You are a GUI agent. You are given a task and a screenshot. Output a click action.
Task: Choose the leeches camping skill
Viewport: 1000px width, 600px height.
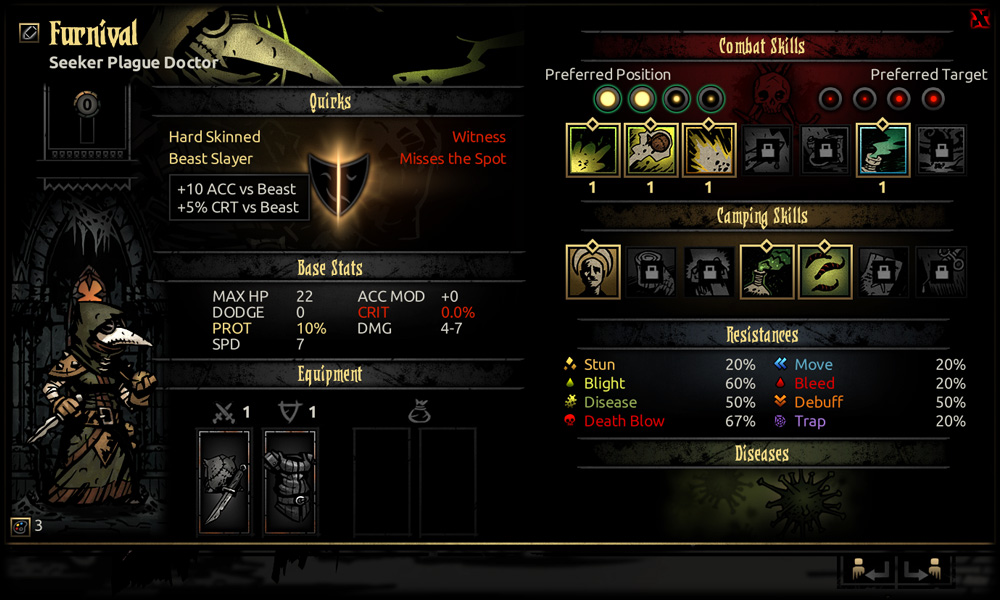(825, 272)
